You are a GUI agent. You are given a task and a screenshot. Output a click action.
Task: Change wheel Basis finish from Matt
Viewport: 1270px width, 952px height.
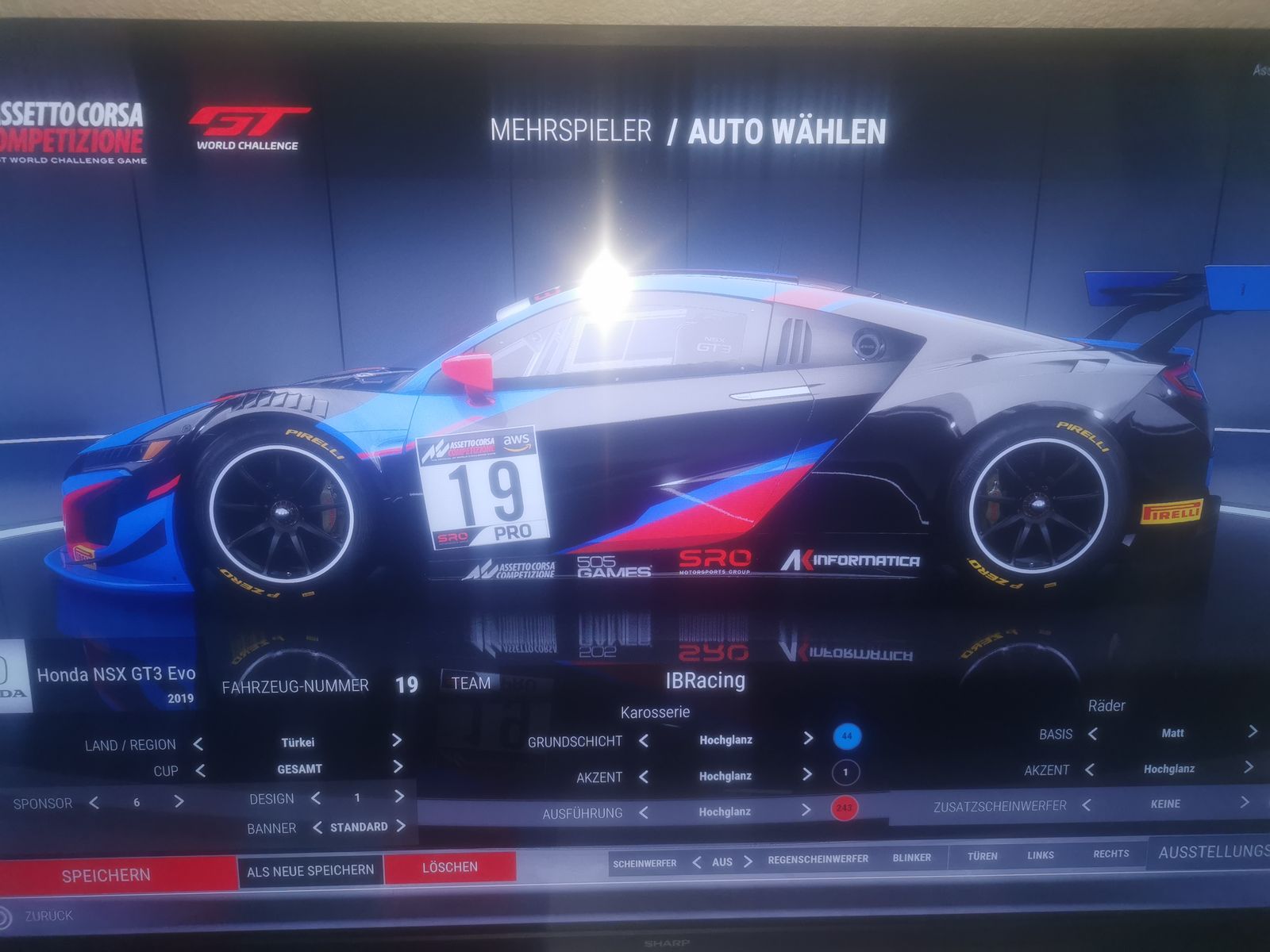pos(1252,731)
